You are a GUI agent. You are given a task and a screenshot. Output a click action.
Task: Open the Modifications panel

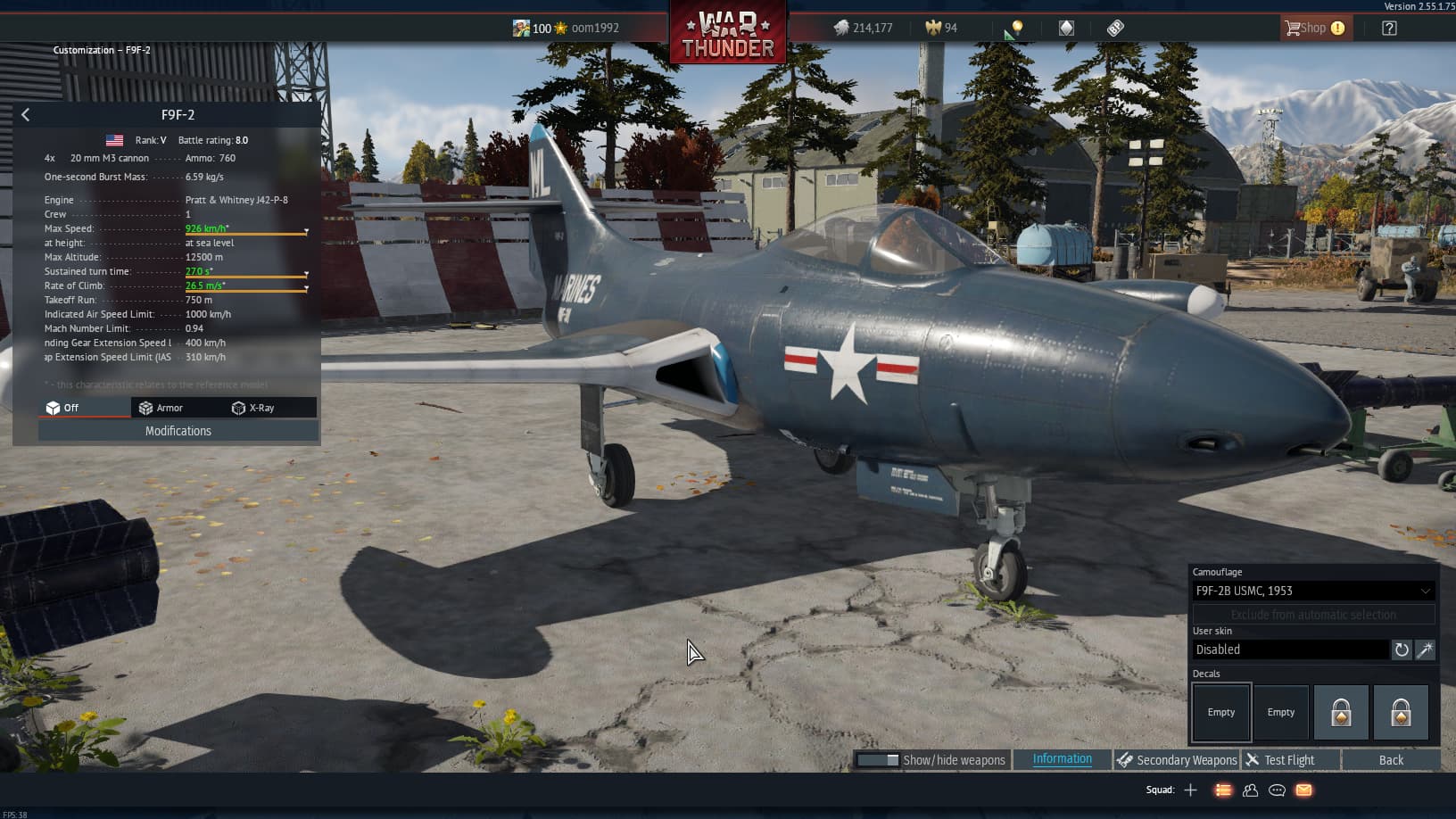pos(178,431)
